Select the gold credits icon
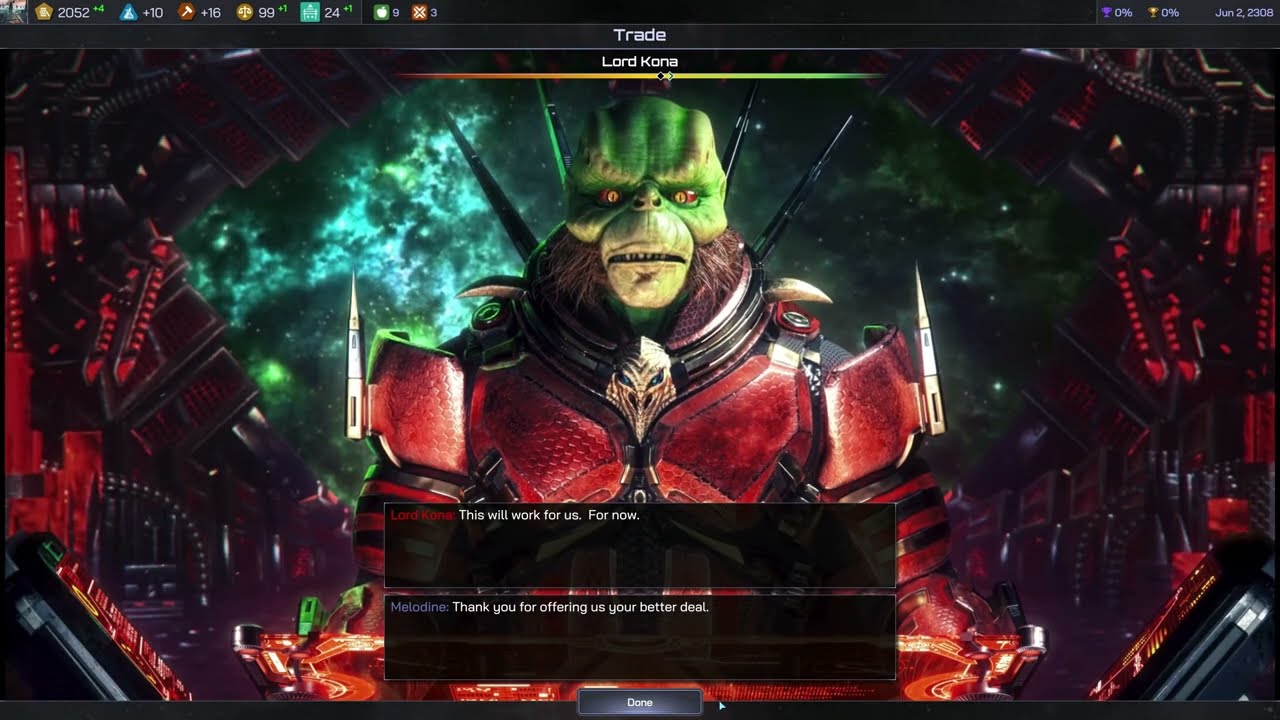The height and width of the screenshot is (720, 1280). coord(44,12)
